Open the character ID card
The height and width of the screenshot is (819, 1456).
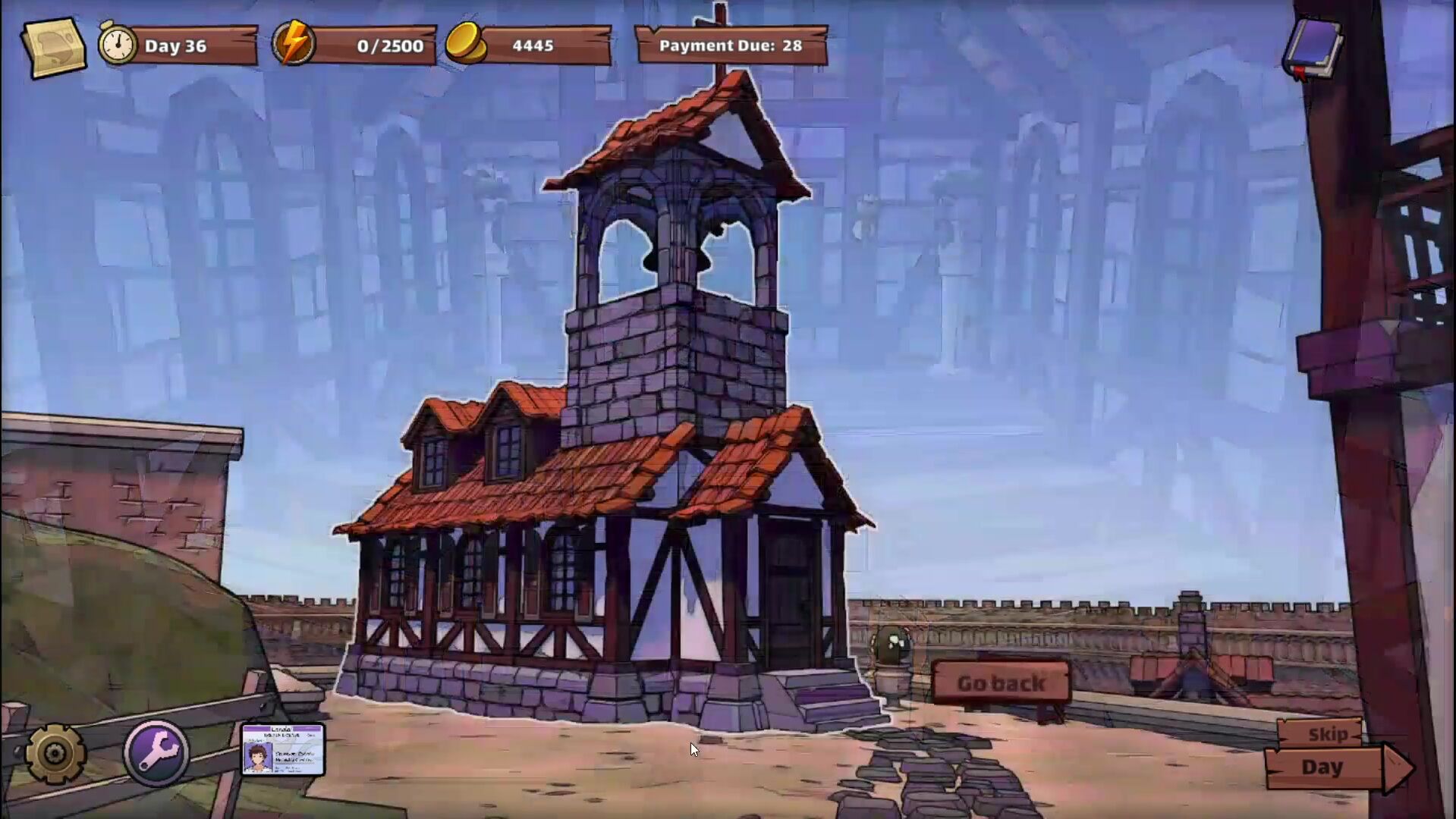282,749
